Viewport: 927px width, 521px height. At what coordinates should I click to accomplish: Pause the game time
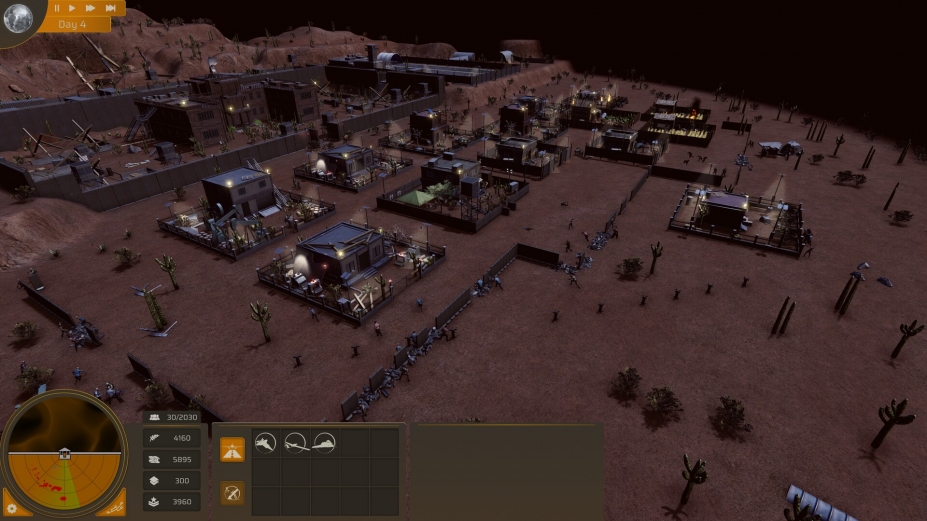tap(57, 8)
